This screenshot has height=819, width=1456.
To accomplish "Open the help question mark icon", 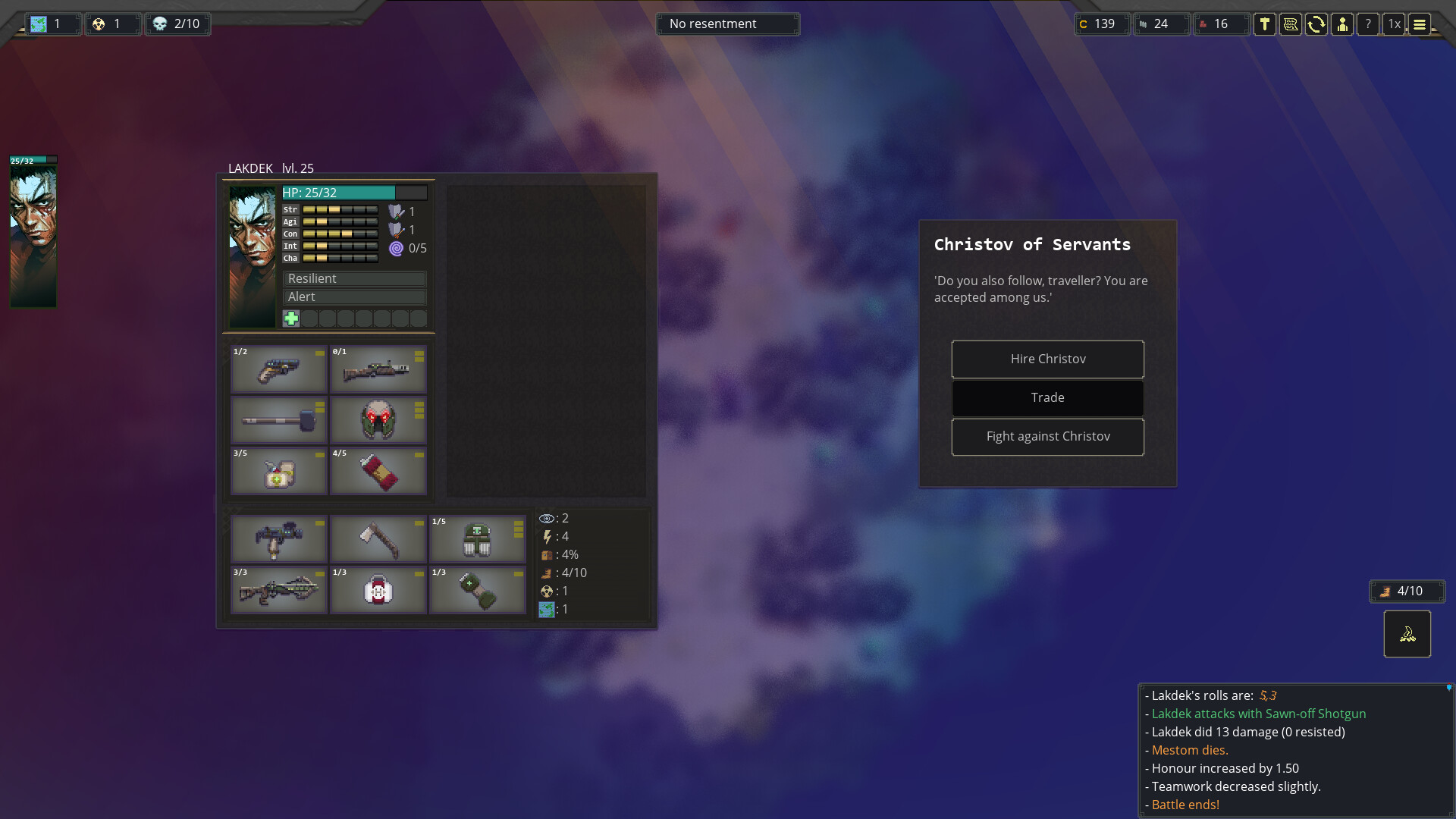I will [1368, 24].
